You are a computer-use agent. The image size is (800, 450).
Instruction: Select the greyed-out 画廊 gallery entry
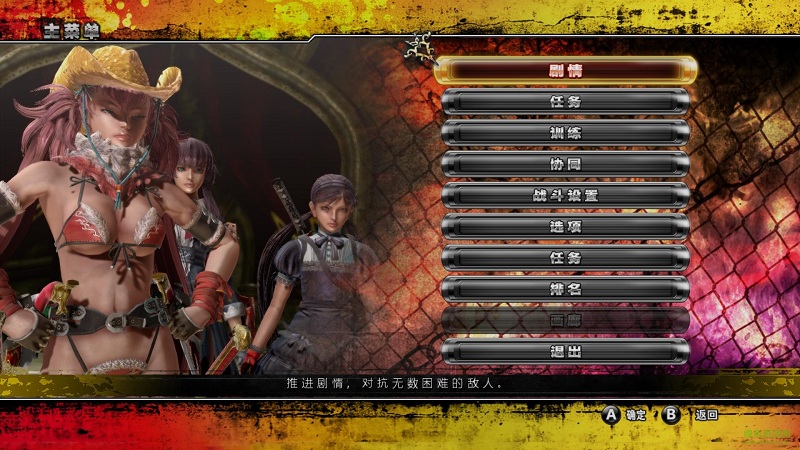pyautogui.click(x=566, y=320)
